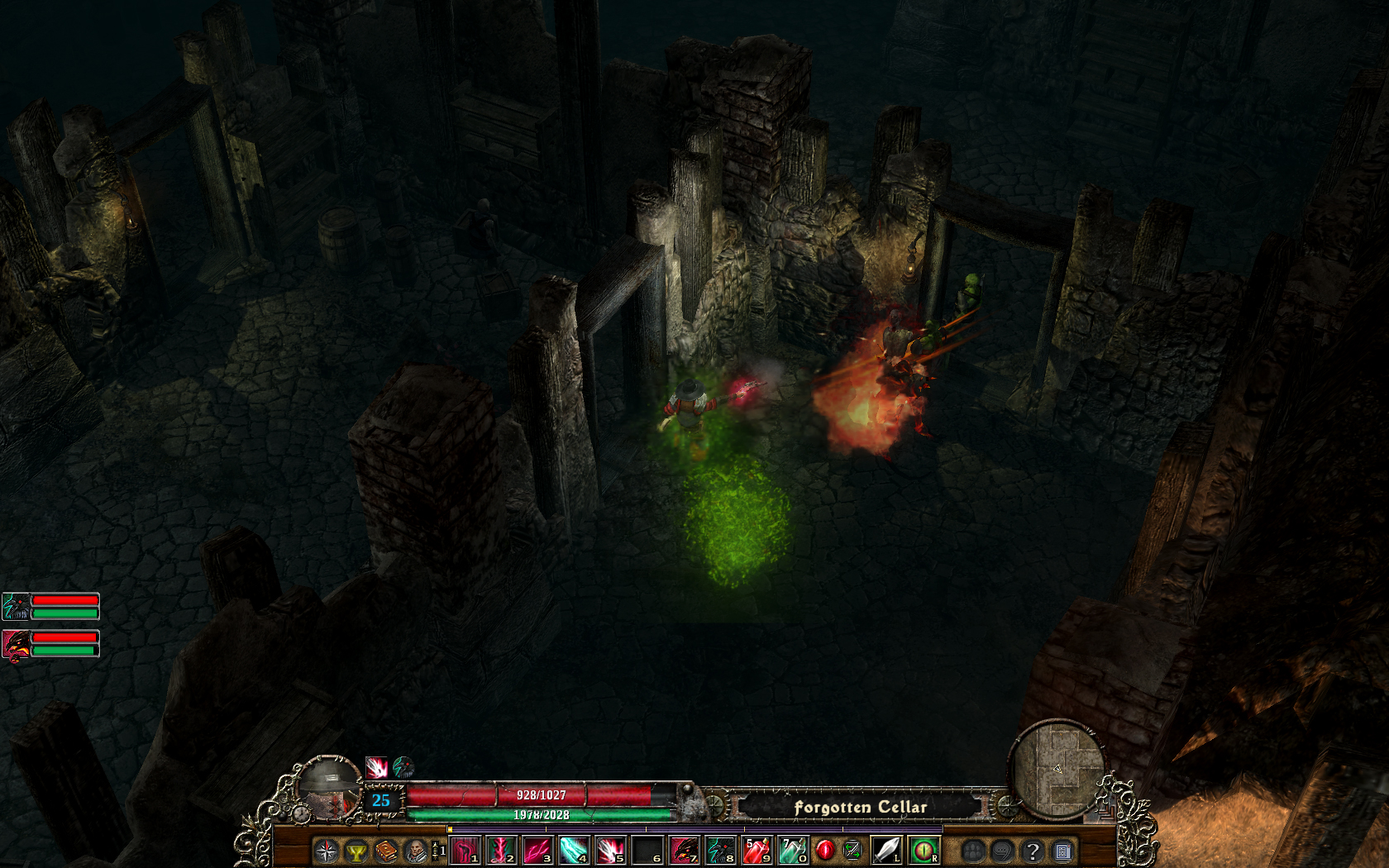Viewport: 1389px width, 868px height.
Task: Drink the red health potion
Action: click(757, 850)
